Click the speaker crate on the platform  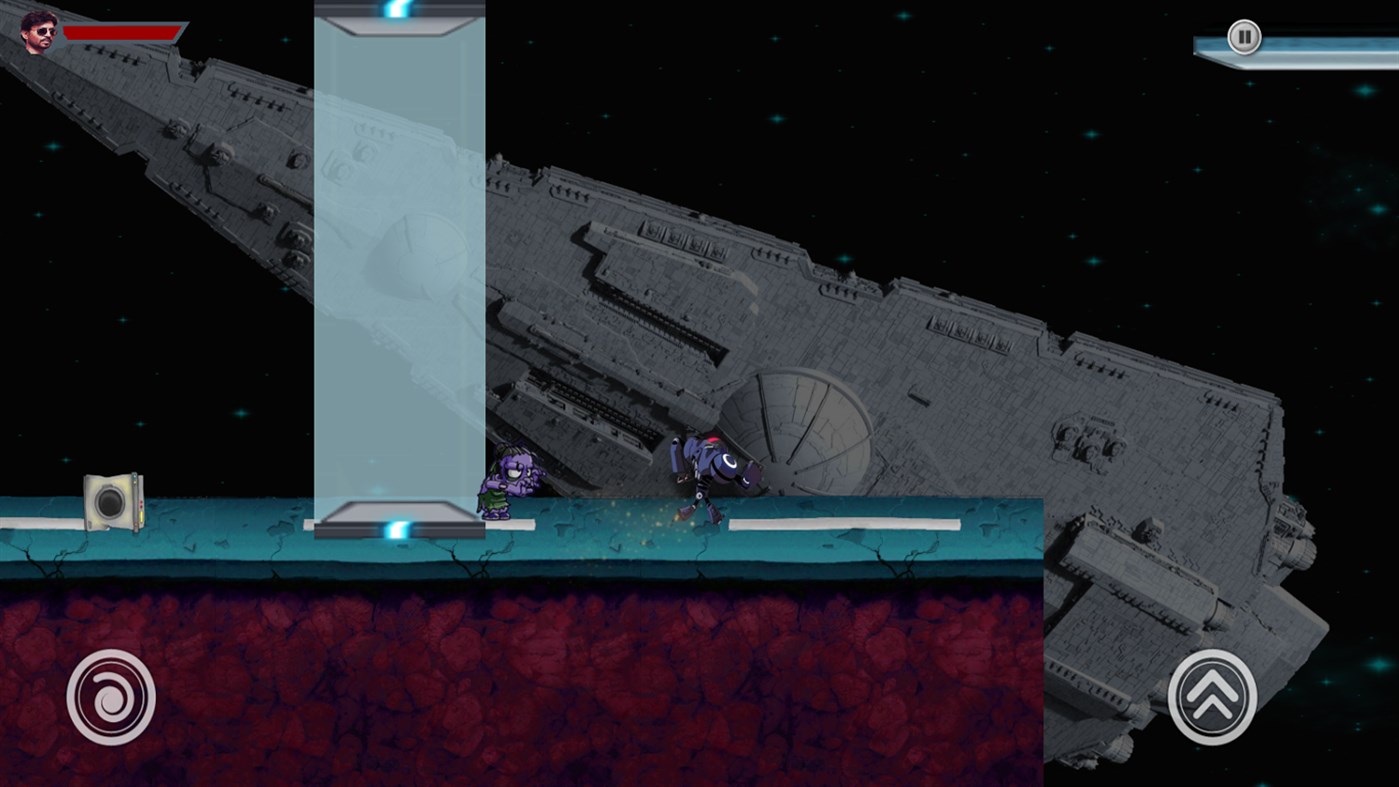coord(113,502)
